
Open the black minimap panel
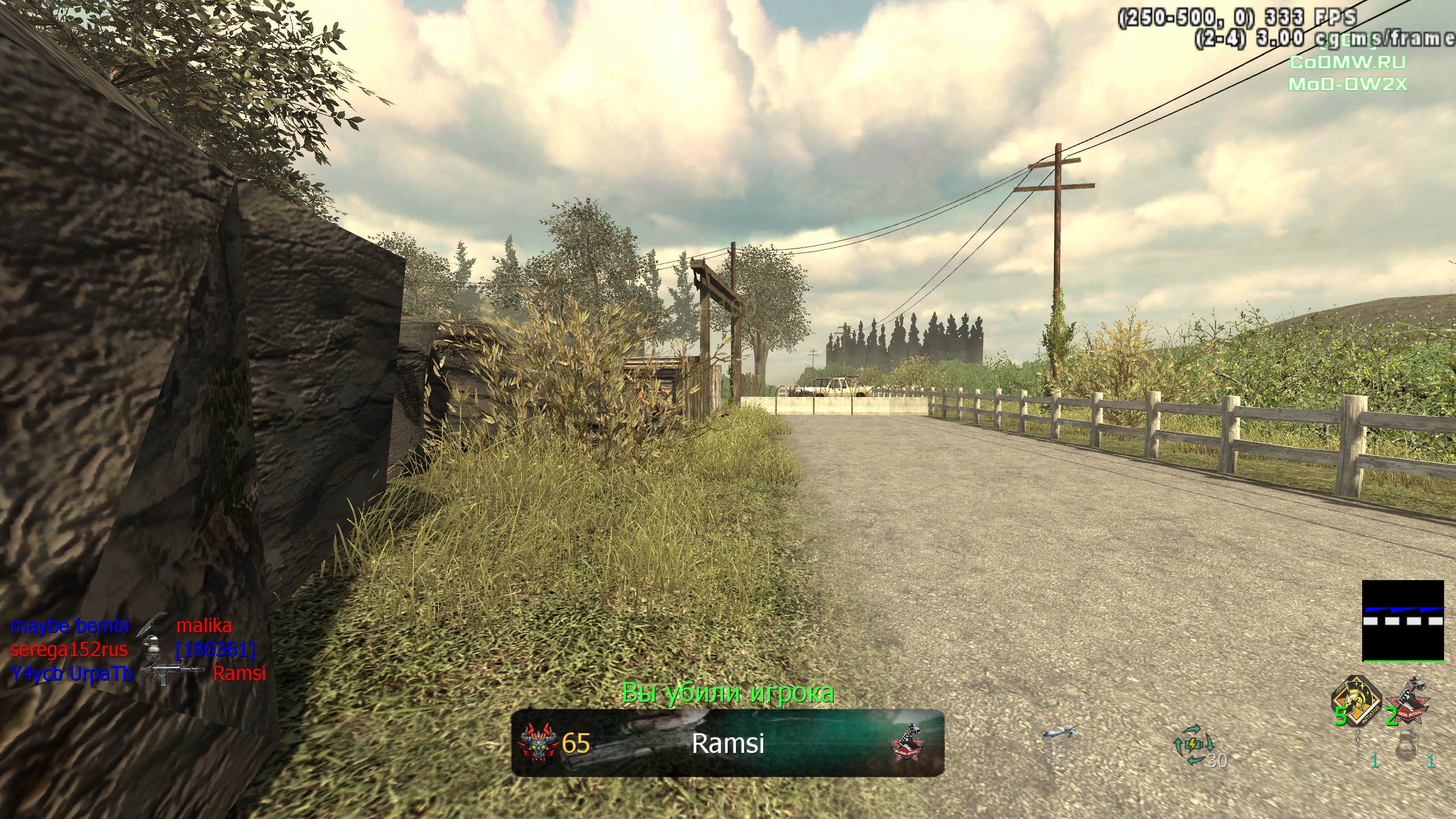pos(1403,620)
